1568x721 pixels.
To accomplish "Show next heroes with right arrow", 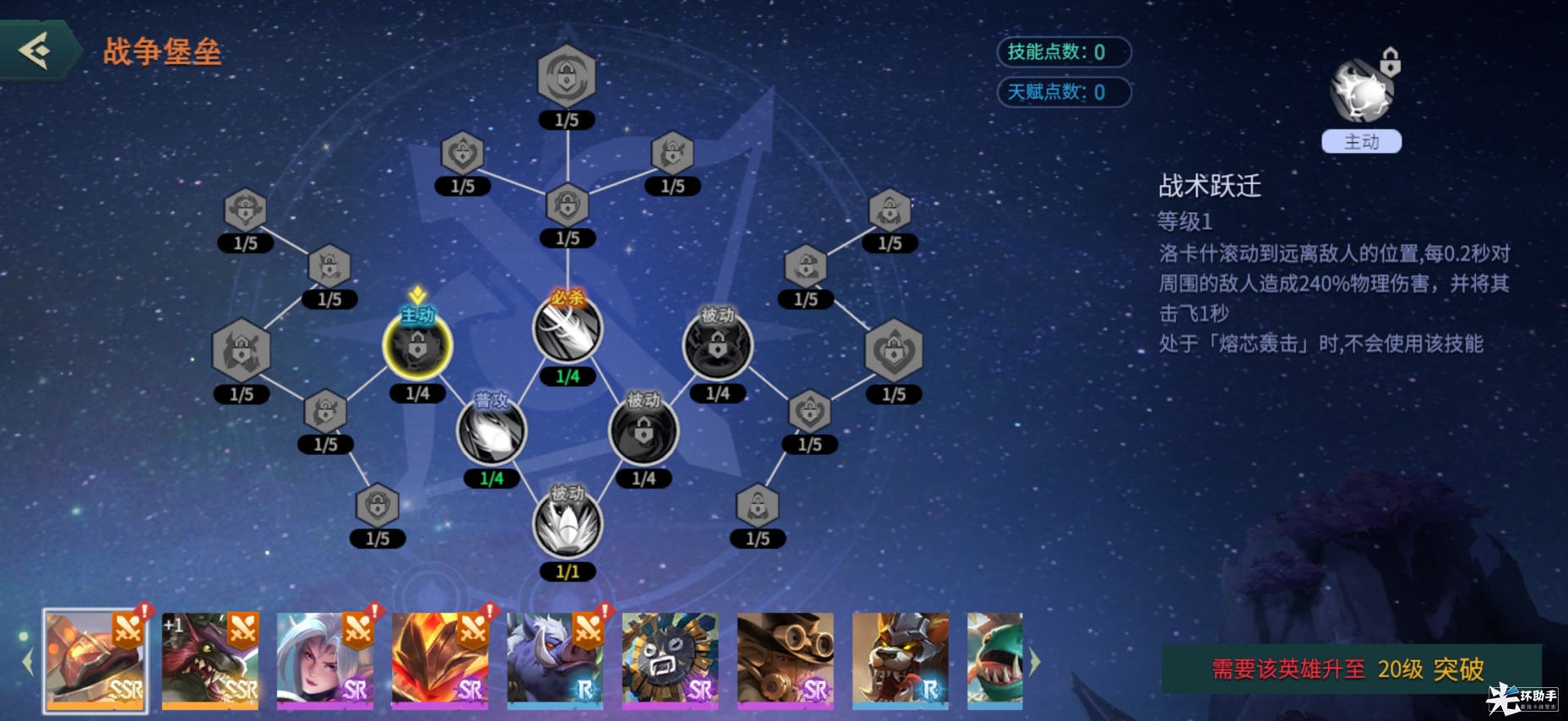I will pyautogui.click(x=1035, y=662).
